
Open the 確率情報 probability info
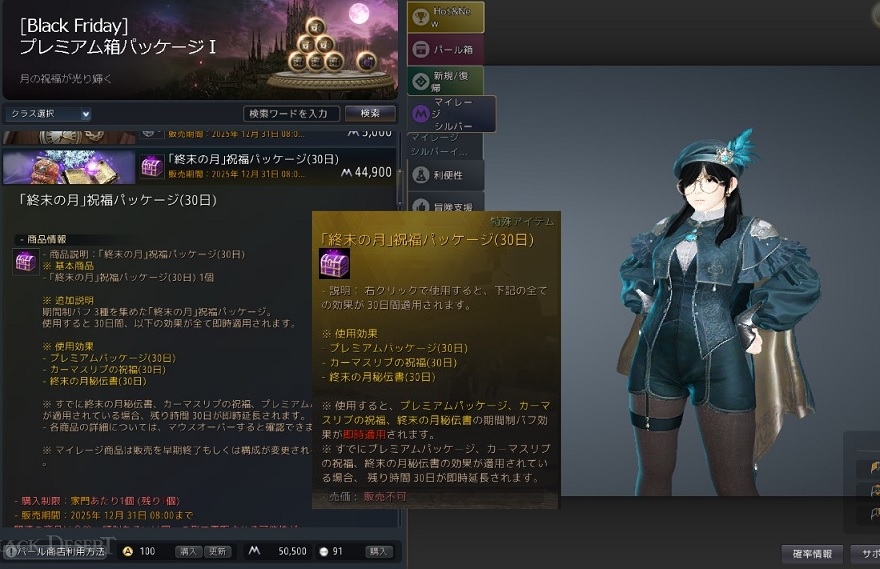[x=812, y=553]
